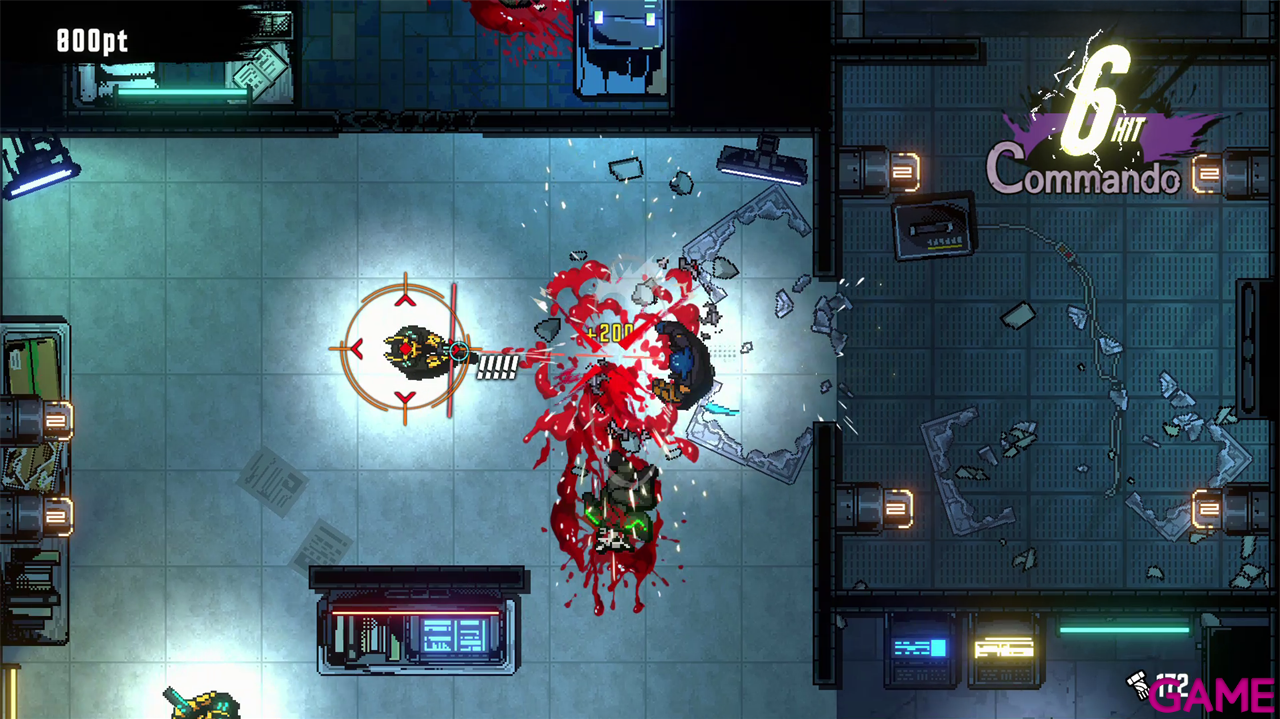1280x719 pixels.
Task: Click the bolt currency icon
Action: [1136, 683]
